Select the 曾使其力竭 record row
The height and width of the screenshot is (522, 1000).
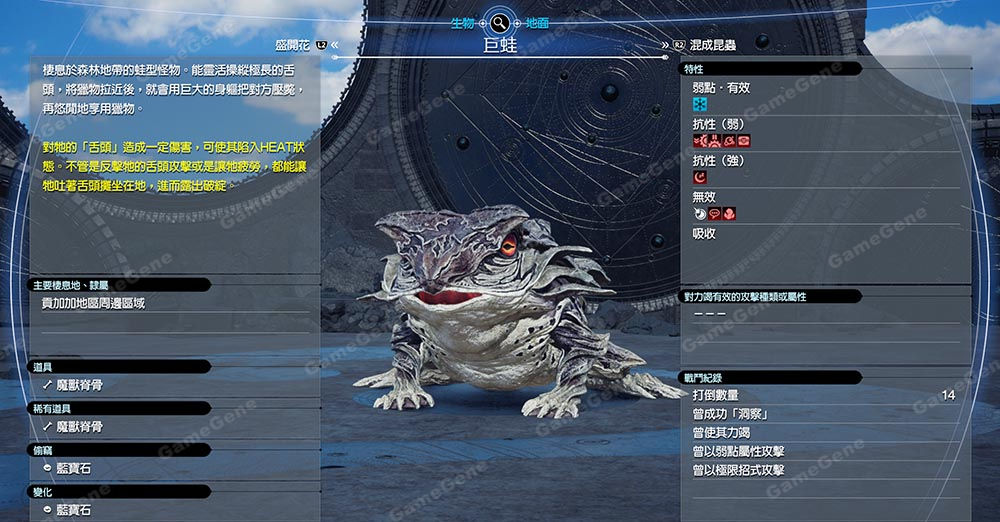pyautogui.click(x=822, y=433)
